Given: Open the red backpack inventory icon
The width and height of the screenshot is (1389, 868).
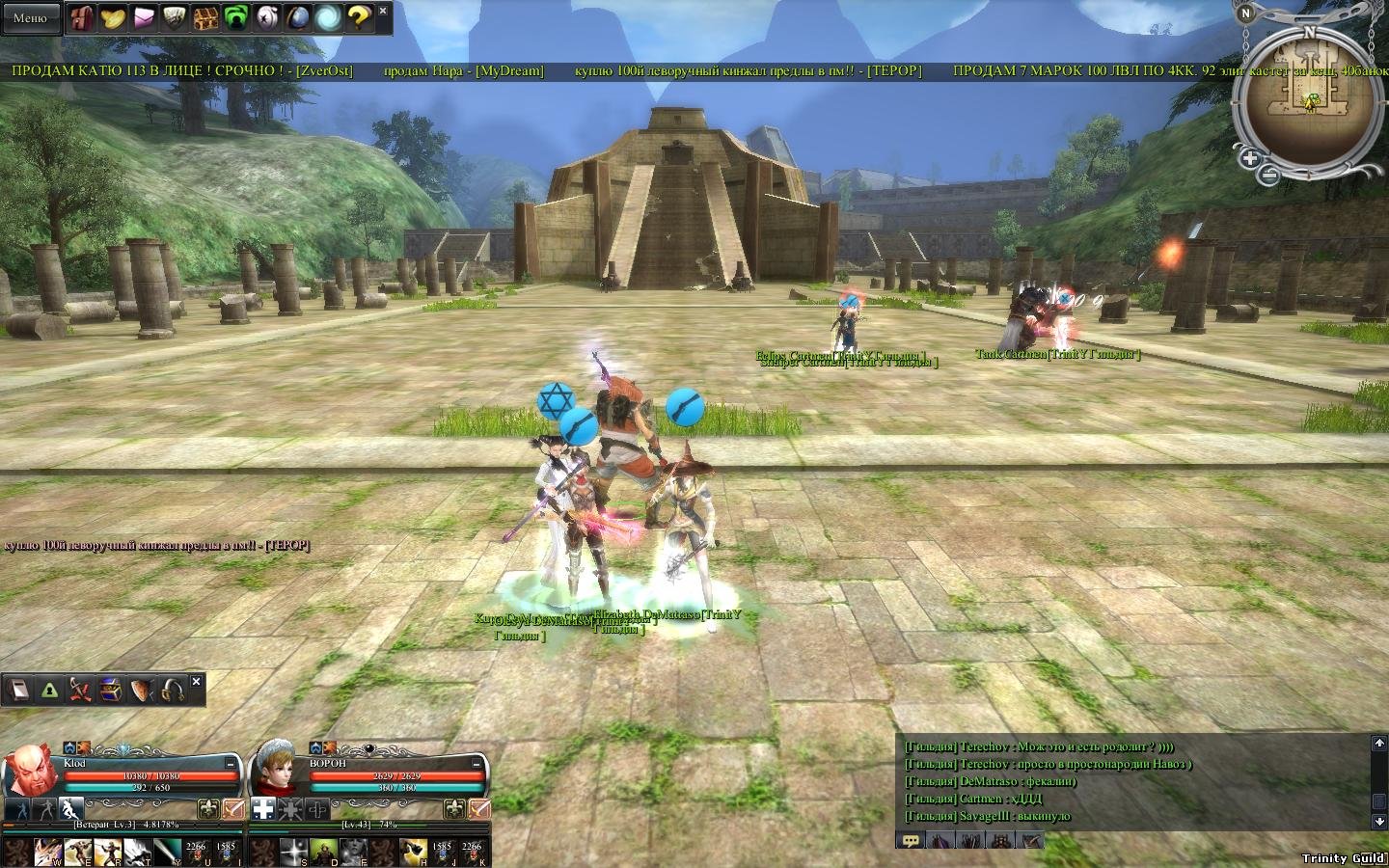Looking at the screenshot, I should (x=83, y=17).
